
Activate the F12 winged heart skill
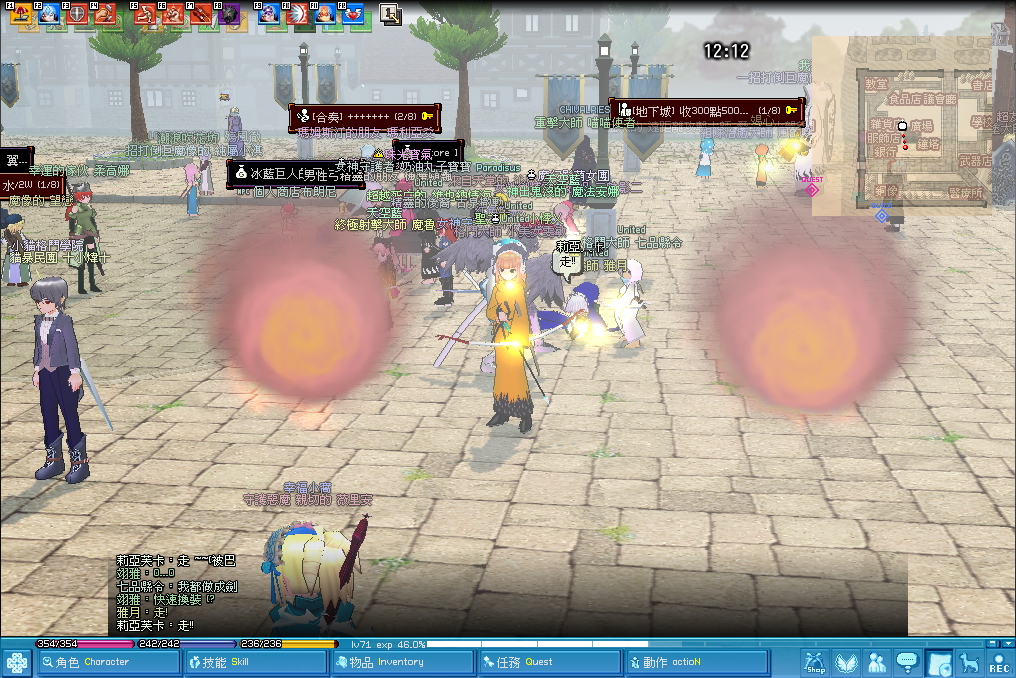352,14
